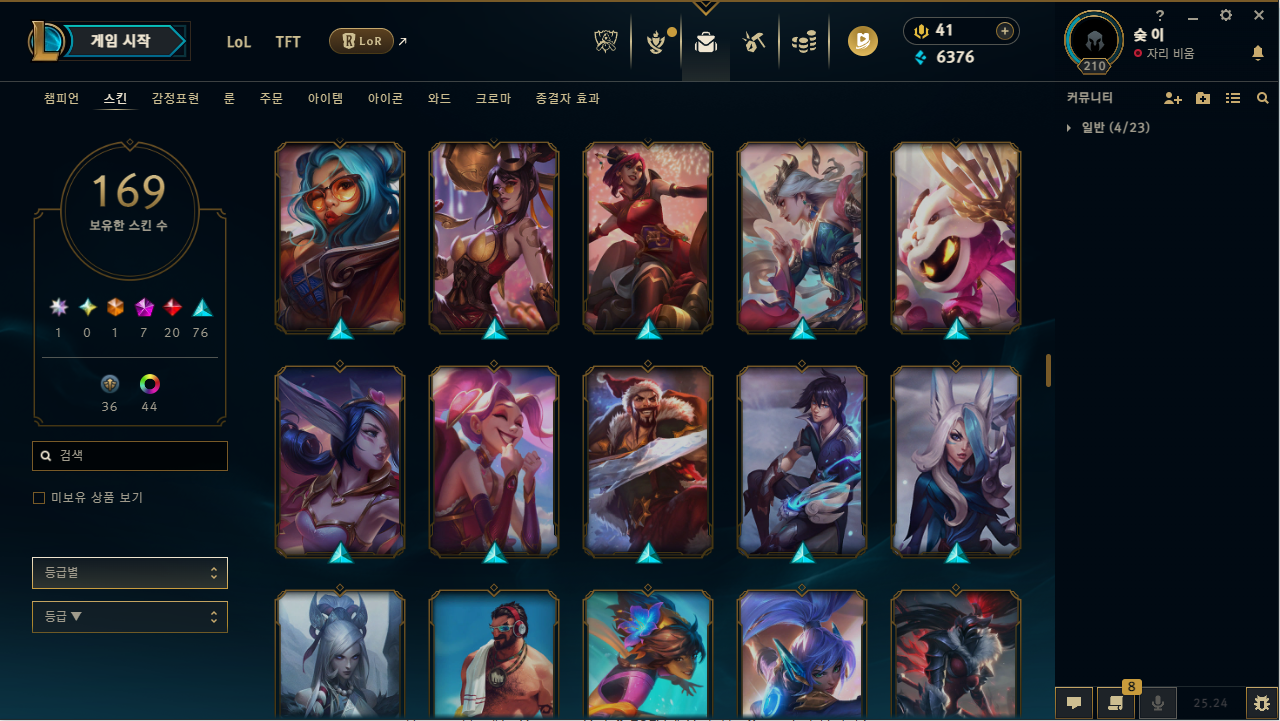Open the 등급별 filter dropdown

[129, 572]
